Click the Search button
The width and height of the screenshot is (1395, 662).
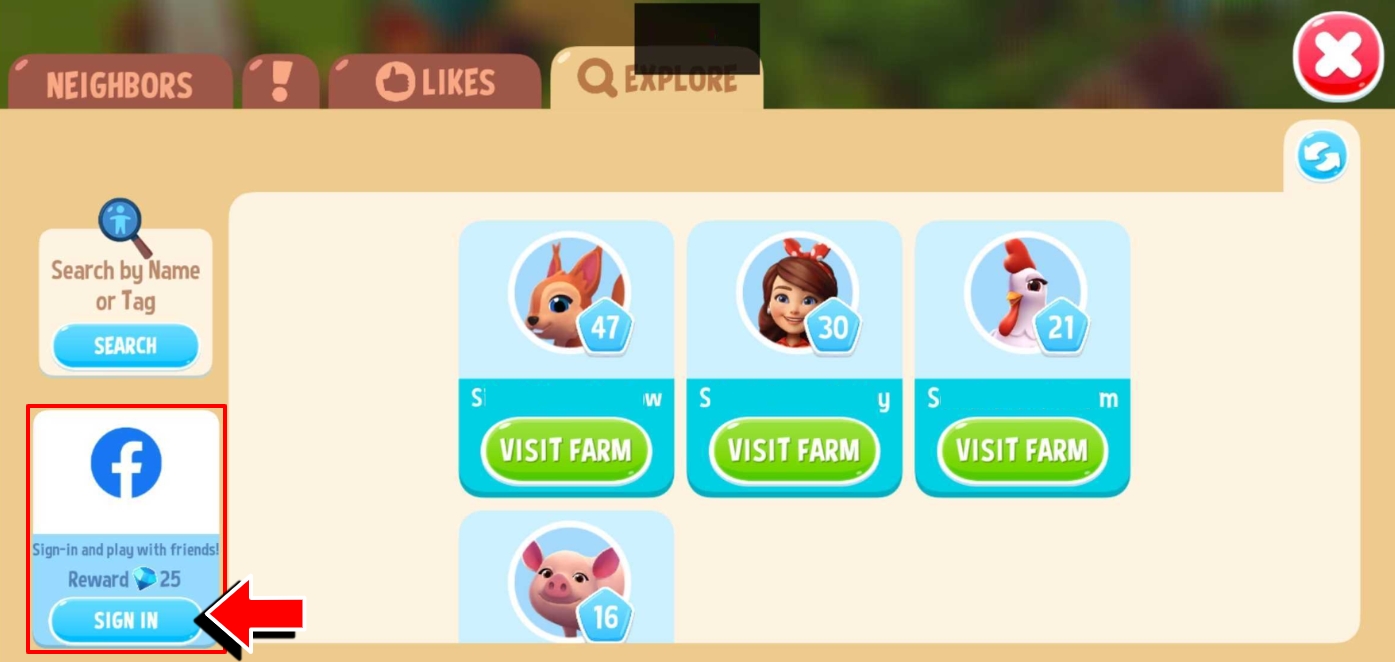[125, 346]
